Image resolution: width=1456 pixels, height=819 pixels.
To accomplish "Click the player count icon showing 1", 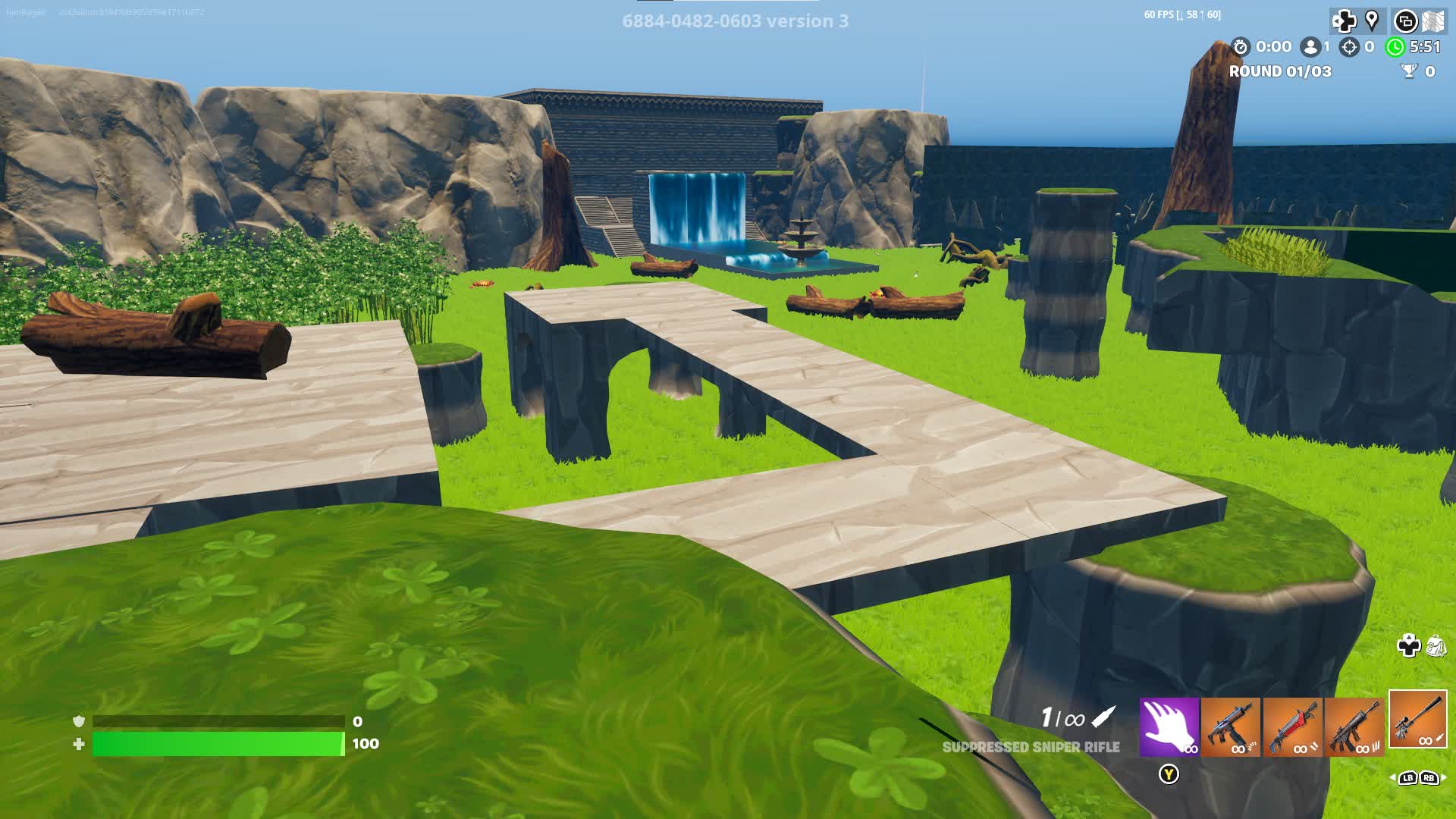I will pyautogui.click(x=1309, y=47).
